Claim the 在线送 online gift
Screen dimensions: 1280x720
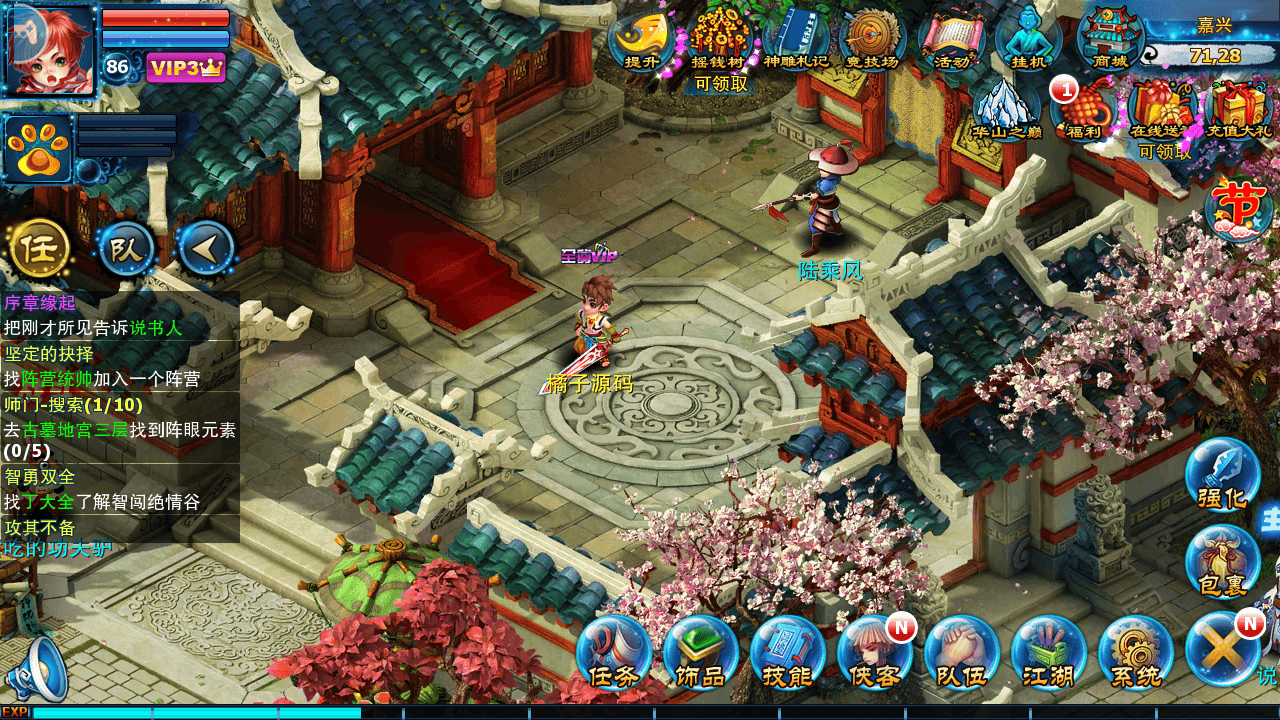click(x=1160, y=110)
